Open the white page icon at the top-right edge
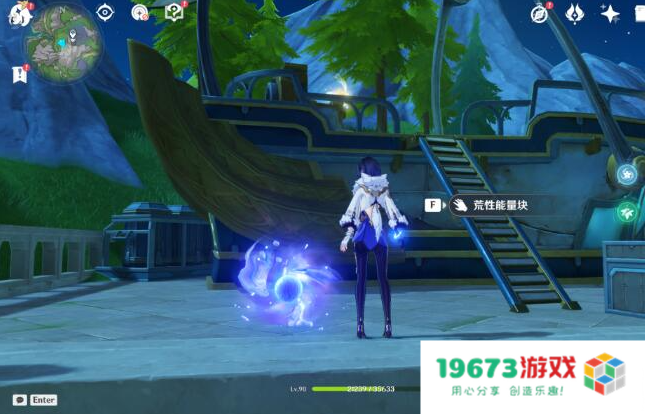The height and width of the screenshot is (414, 645). 639,13
